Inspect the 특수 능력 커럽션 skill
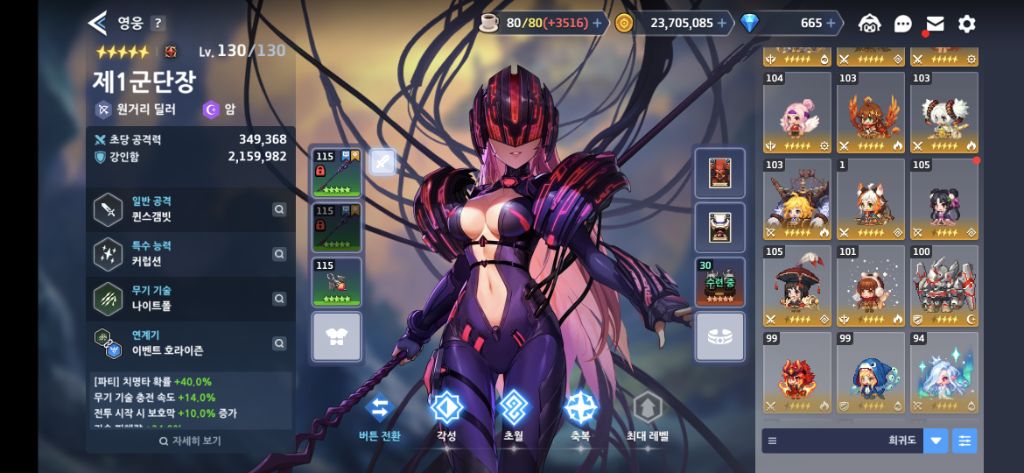Viewport: 1024px width, 473px height. (x=190, y=254)
